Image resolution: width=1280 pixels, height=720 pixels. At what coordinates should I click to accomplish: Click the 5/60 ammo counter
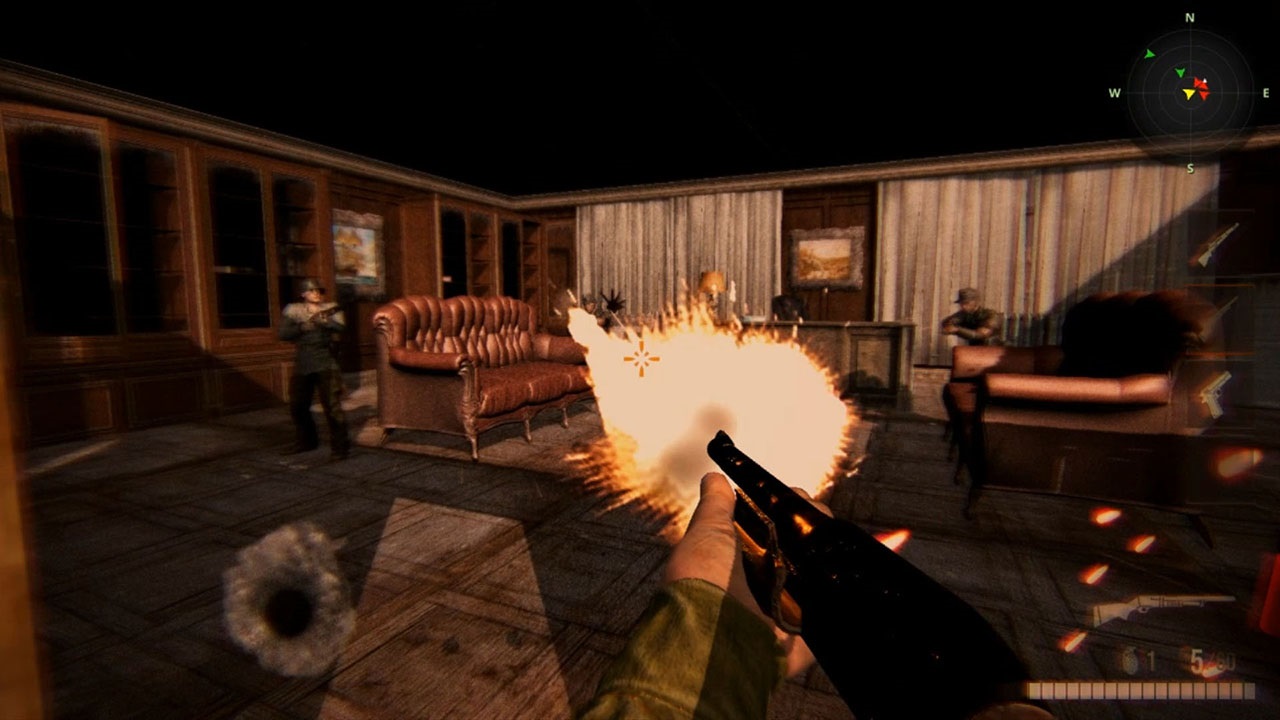coord(1212,660)
